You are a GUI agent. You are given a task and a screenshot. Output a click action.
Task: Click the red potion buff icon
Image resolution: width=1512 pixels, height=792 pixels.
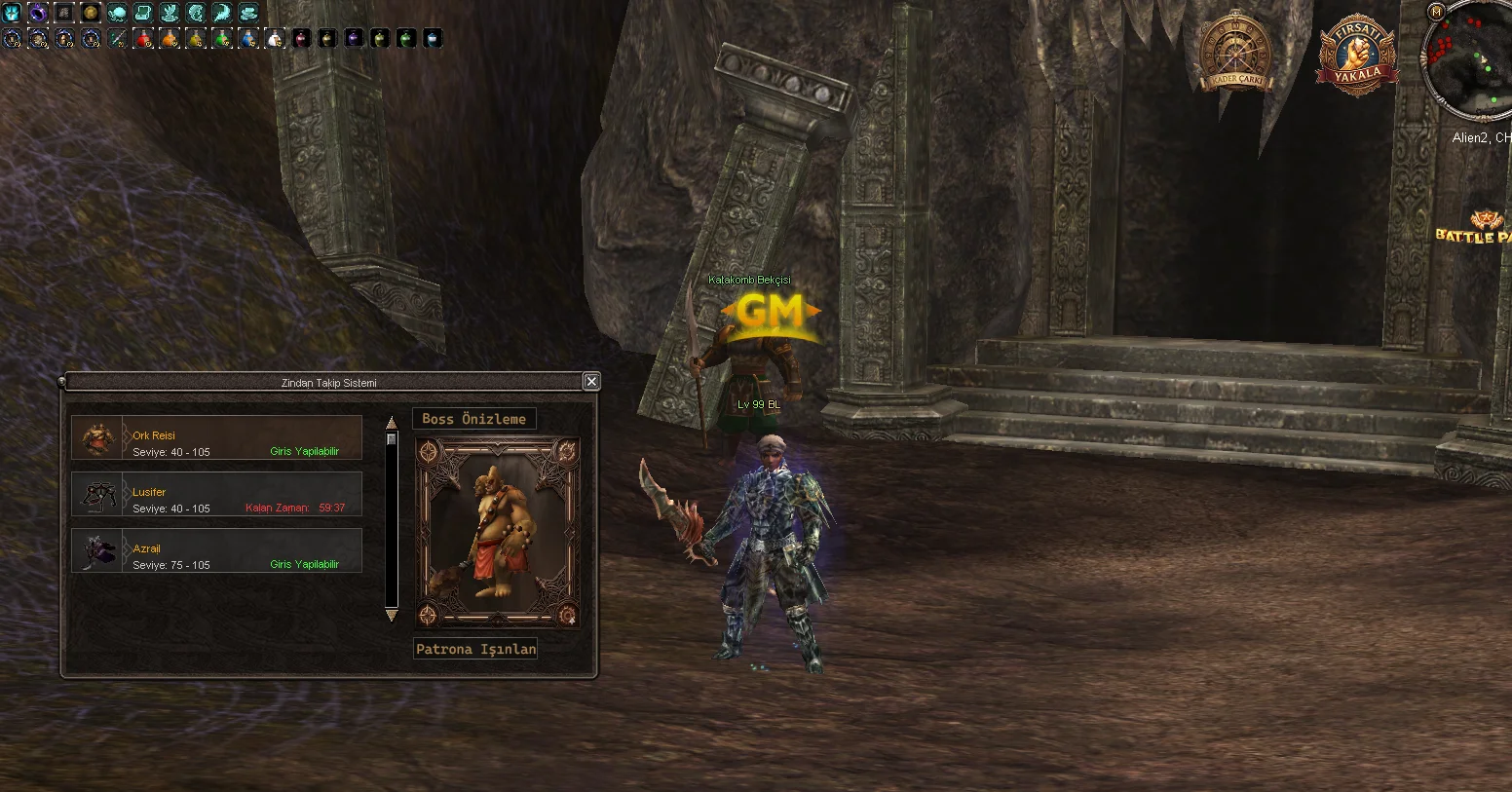[143, 39]
